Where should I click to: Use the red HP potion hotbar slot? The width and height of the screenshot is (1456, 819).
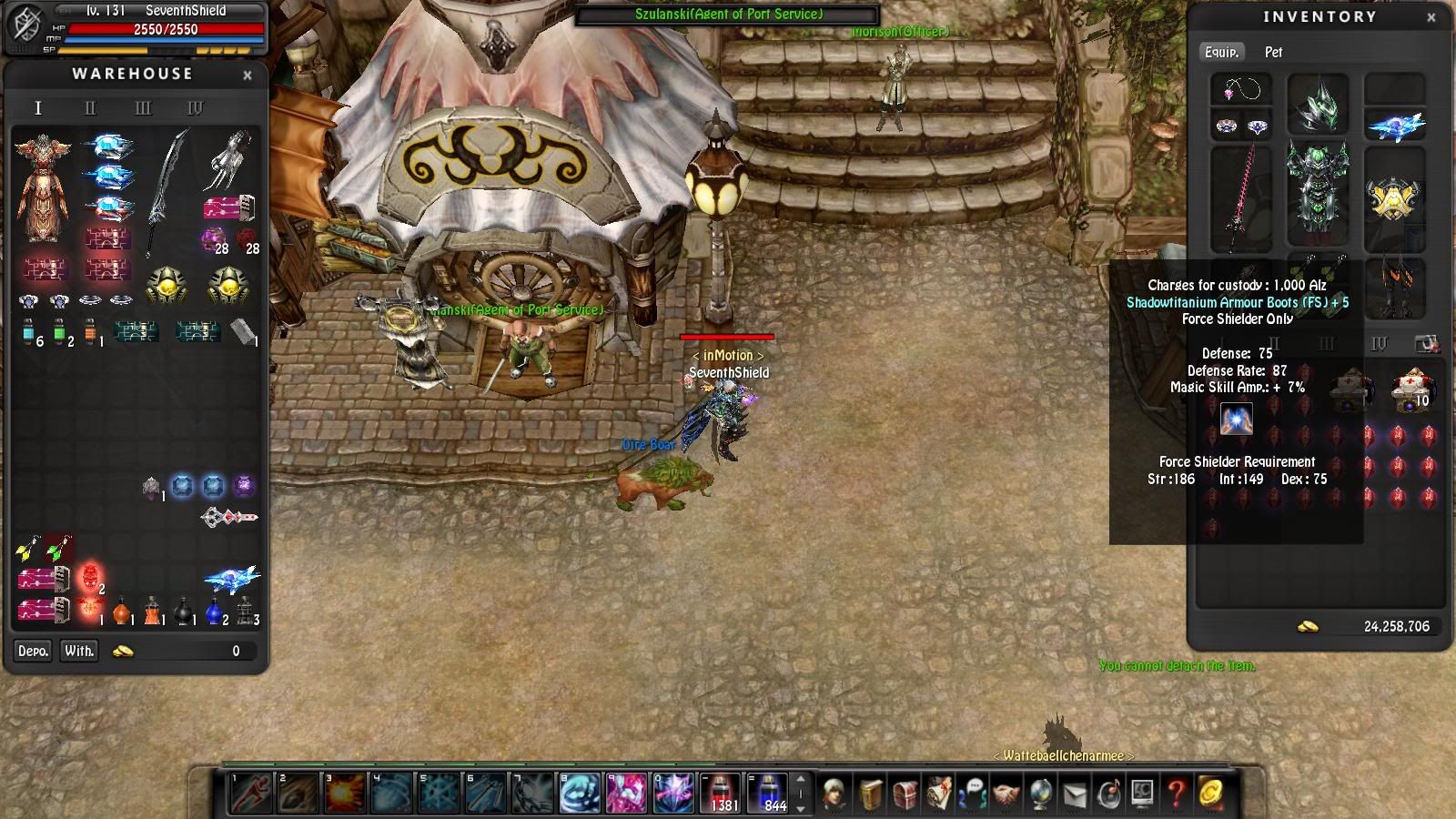point(723,793)
